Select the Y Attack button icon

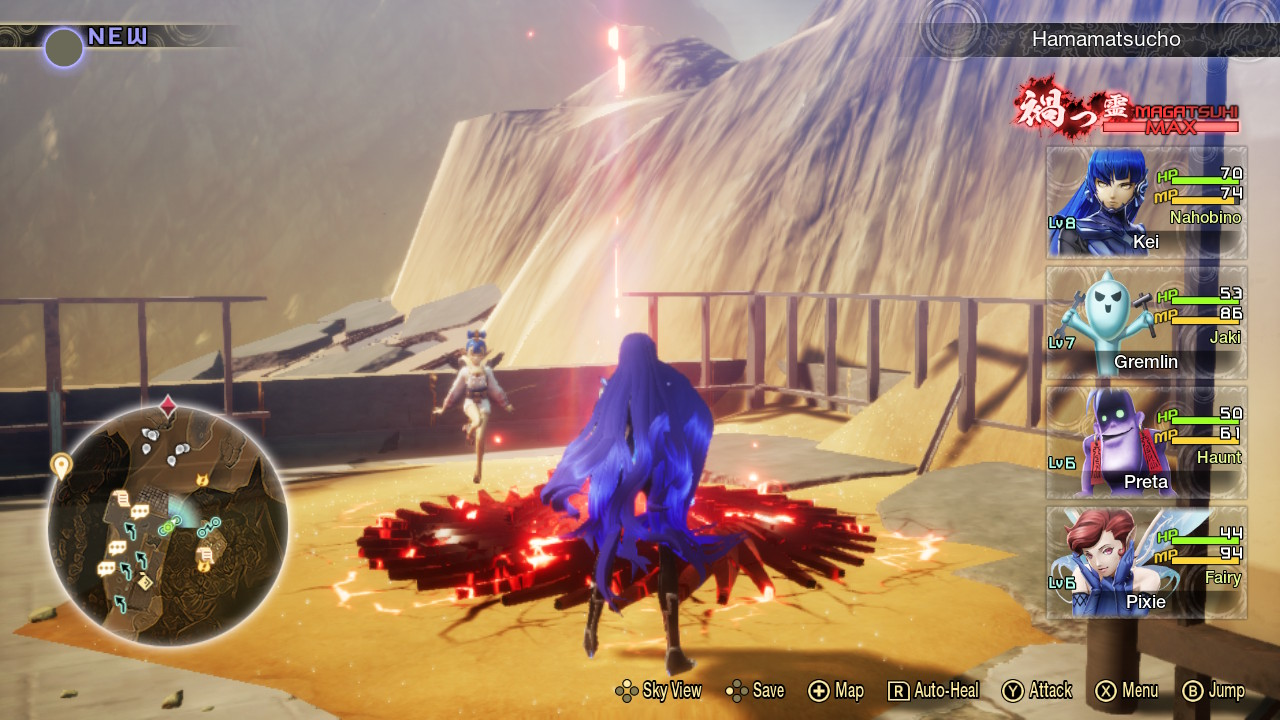[x=1011, y=690]
